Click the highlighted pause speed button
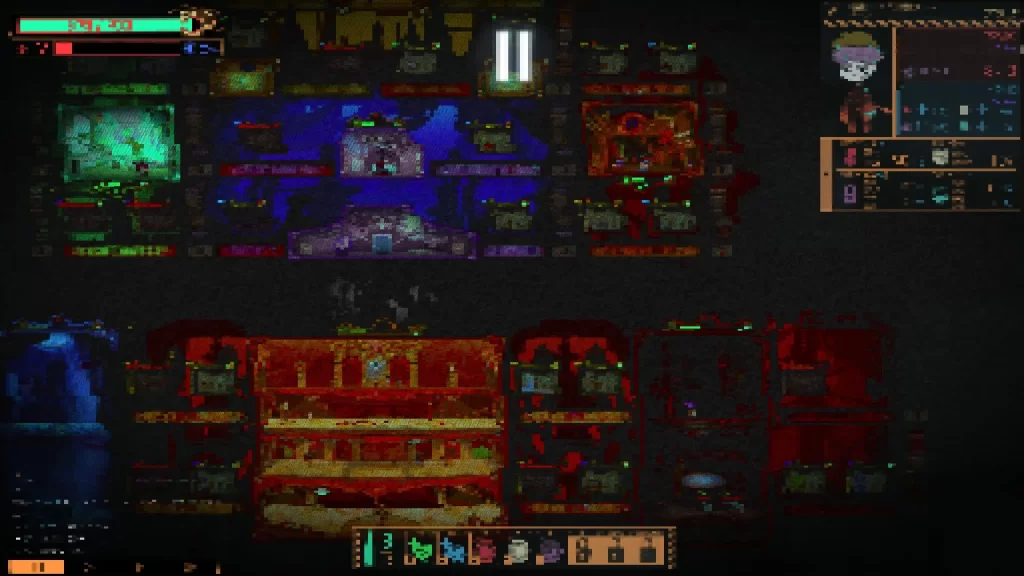This screenshot has width=1024, height=576. 36,567
